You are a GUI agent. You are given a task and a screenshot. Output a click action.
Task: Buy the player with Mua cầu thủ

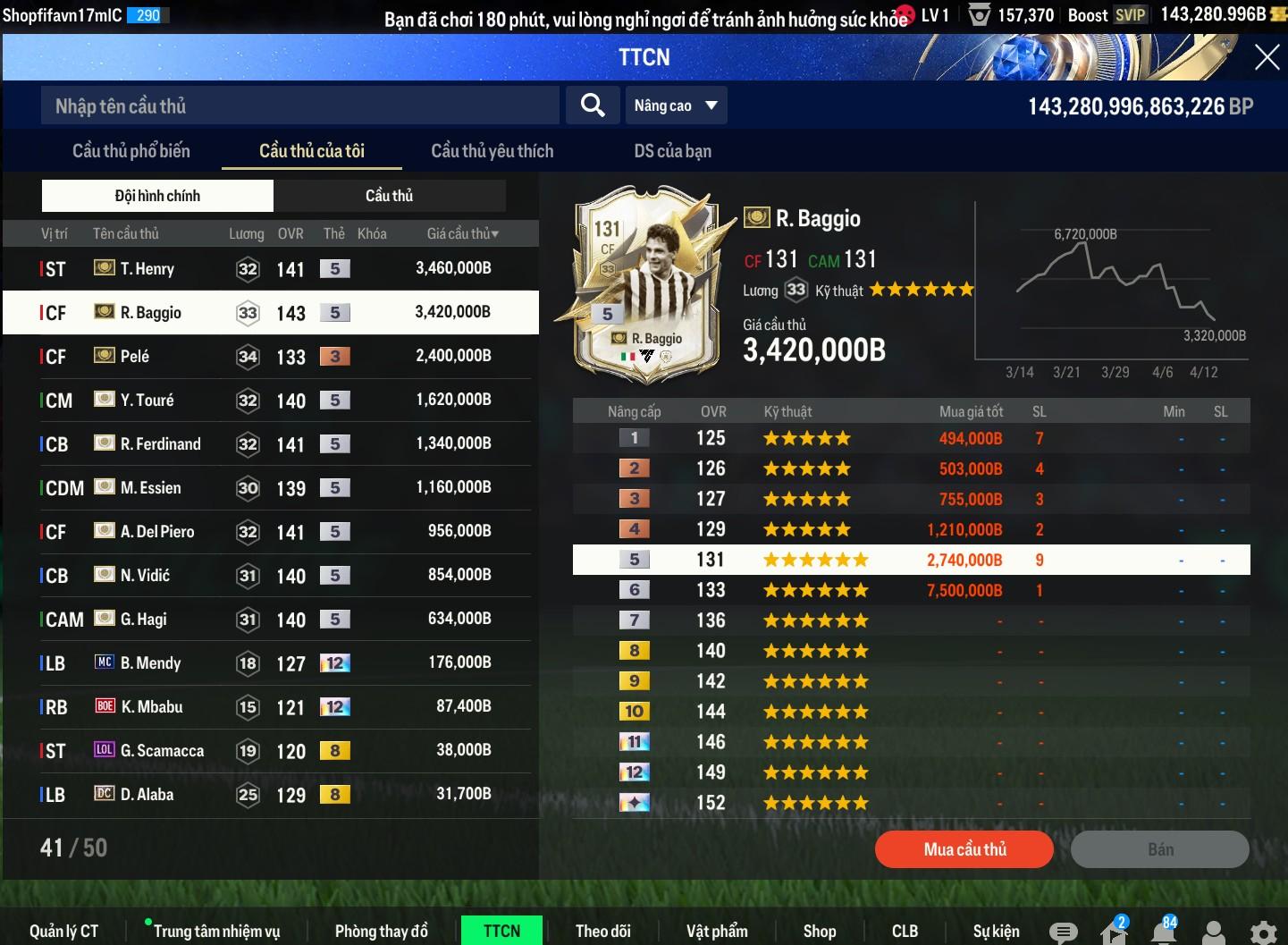964,849
